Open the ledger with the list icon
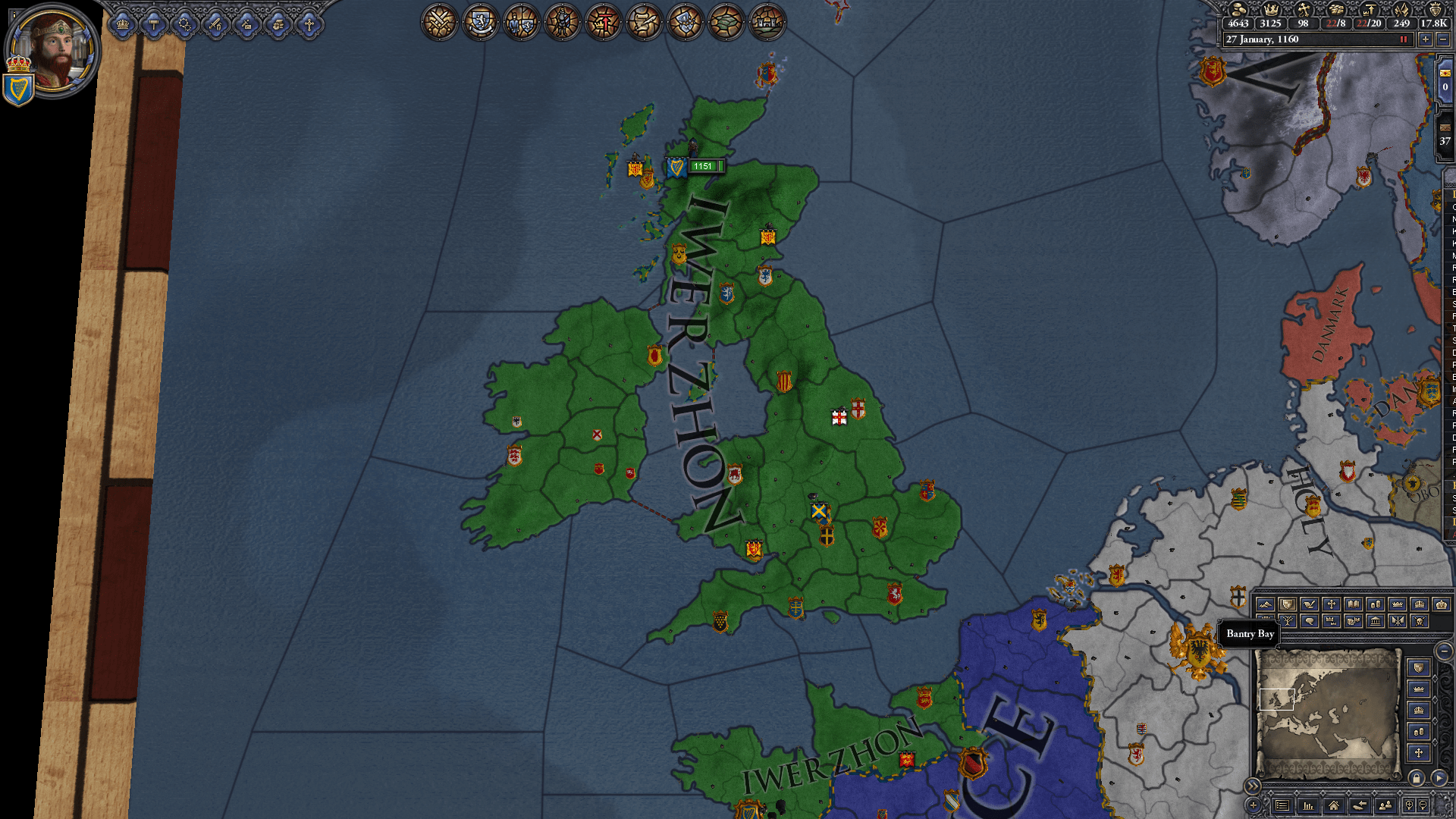The width and height of the screenshot is (1456, 819). pos(1282,805)
